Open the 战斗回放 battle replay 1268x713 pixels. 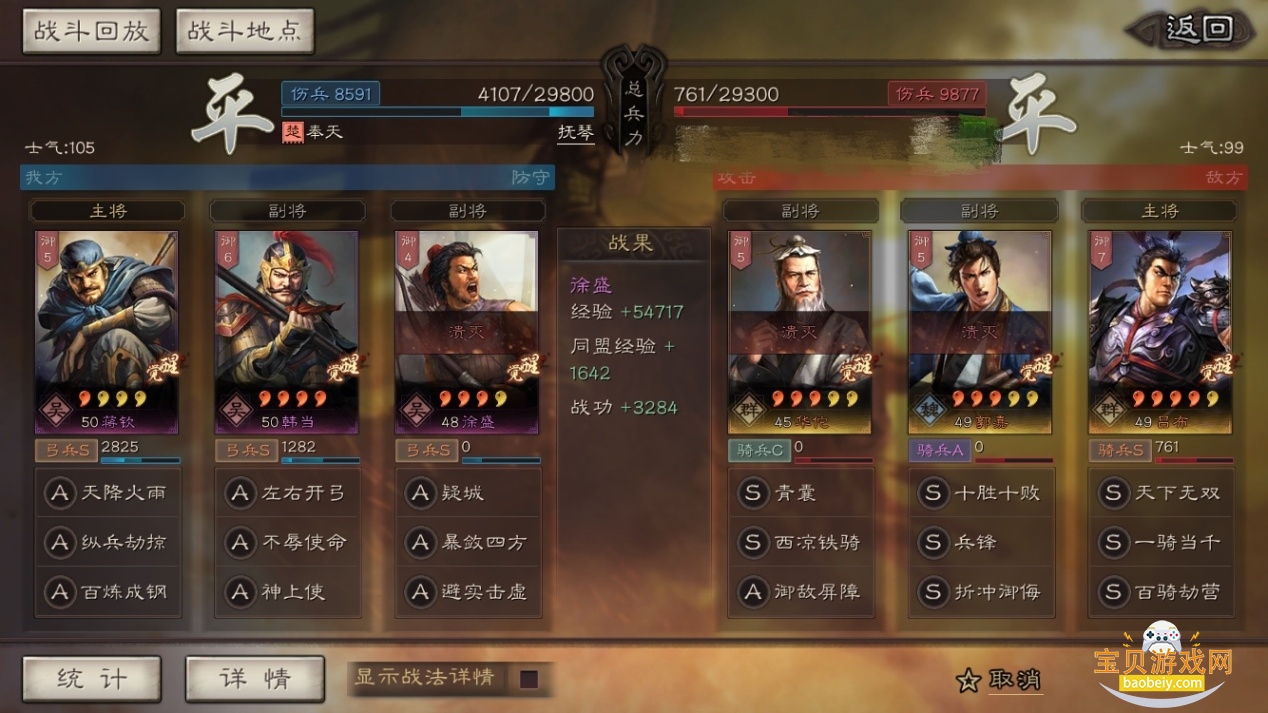pyautogui.click(x=91, y=31)
